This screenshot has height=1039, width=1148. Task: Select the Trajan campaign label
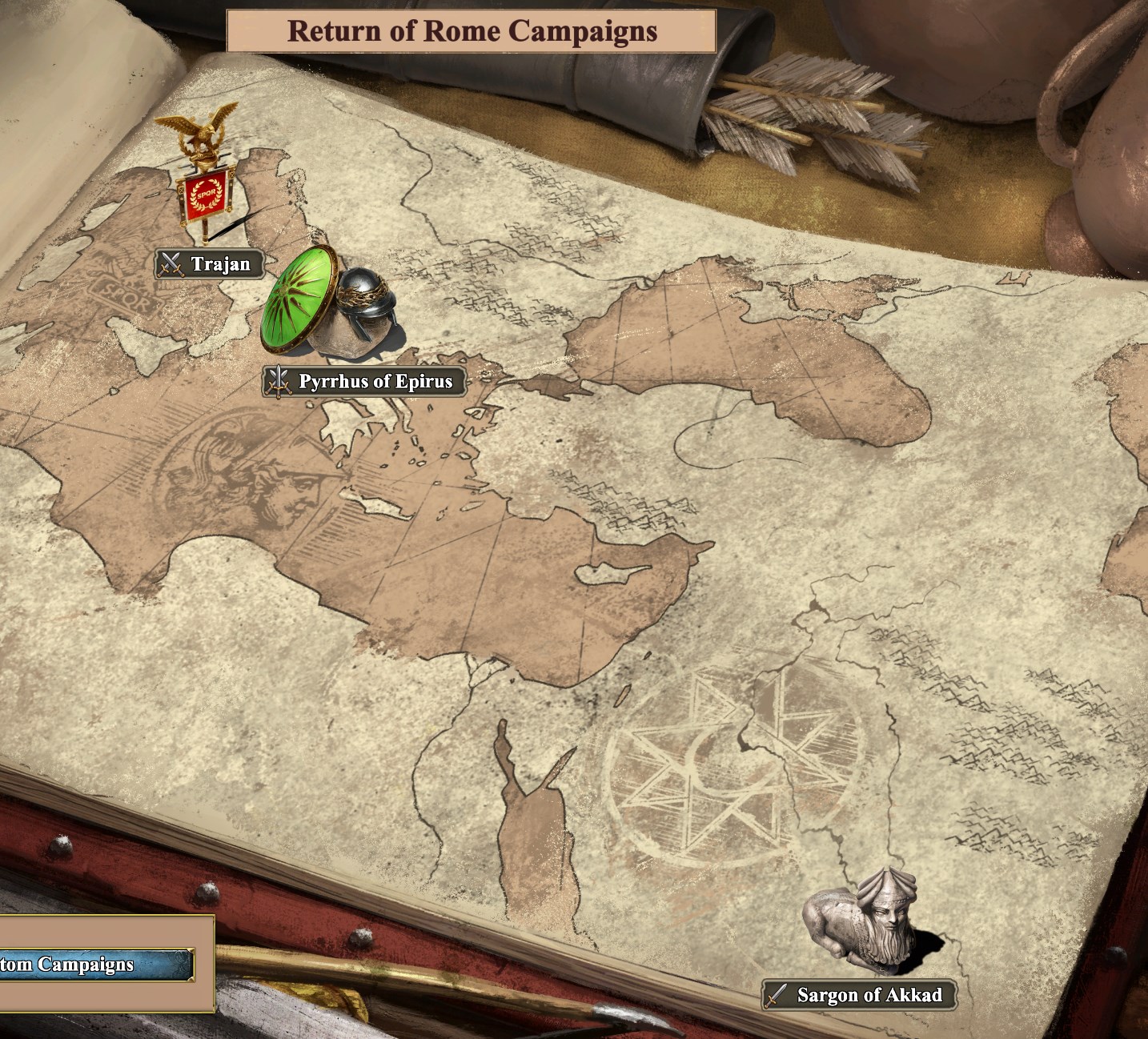pos(210,264)
